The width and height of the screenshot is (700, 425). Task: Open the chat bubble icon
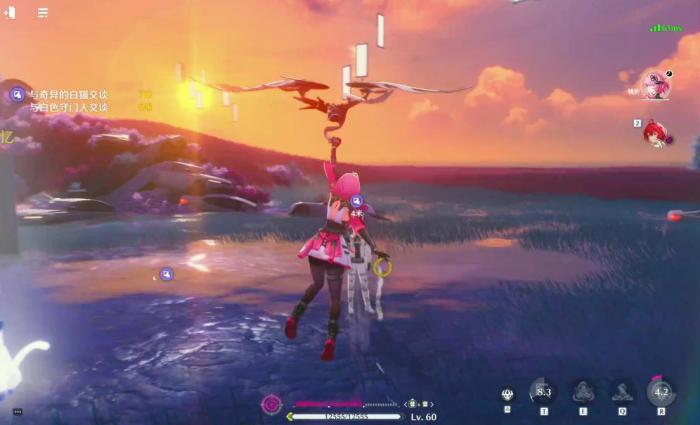click(x=17, y=411)
